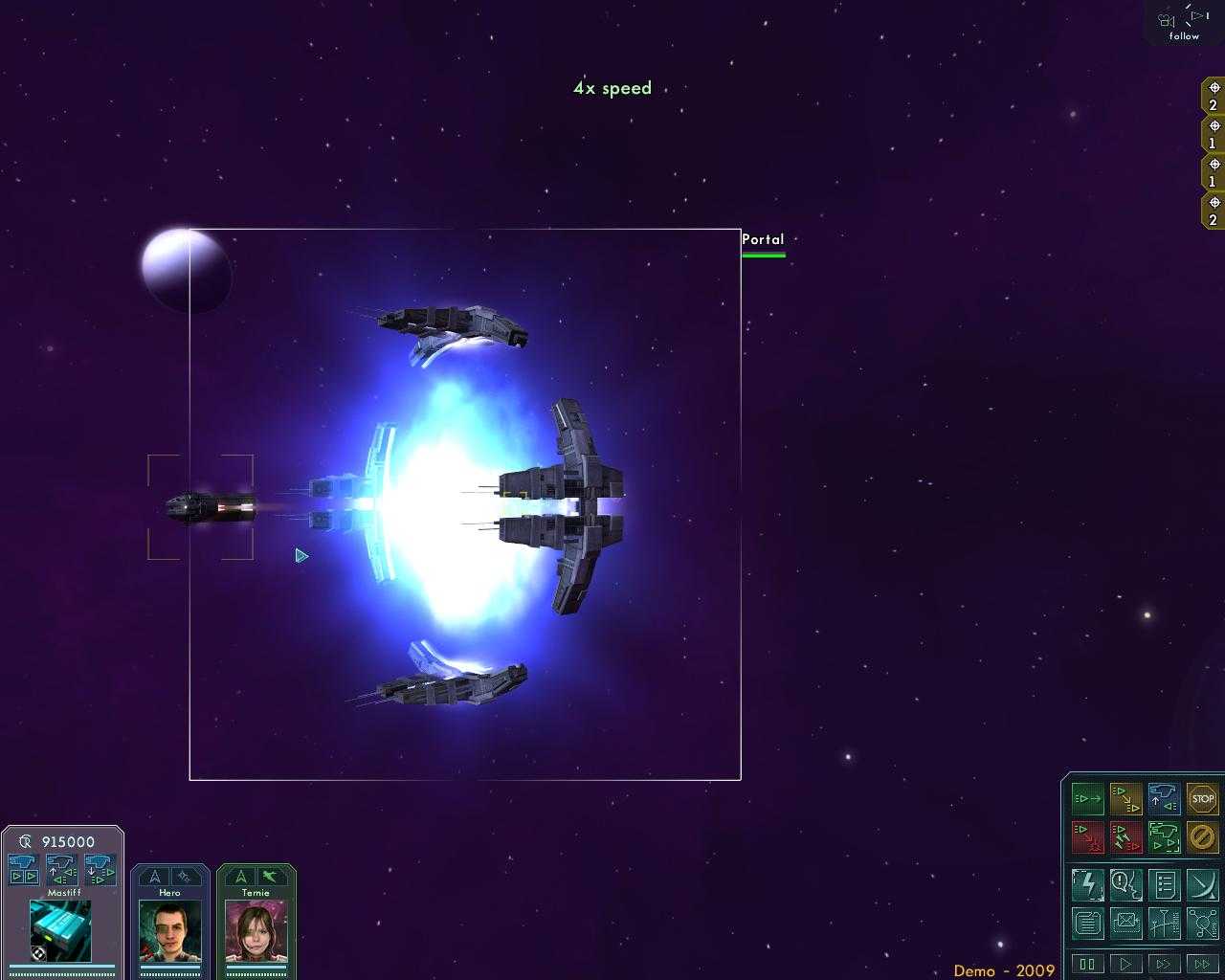Select the protect mothership order icon
Screen dimensions: 1225x980
point(1165,838)
